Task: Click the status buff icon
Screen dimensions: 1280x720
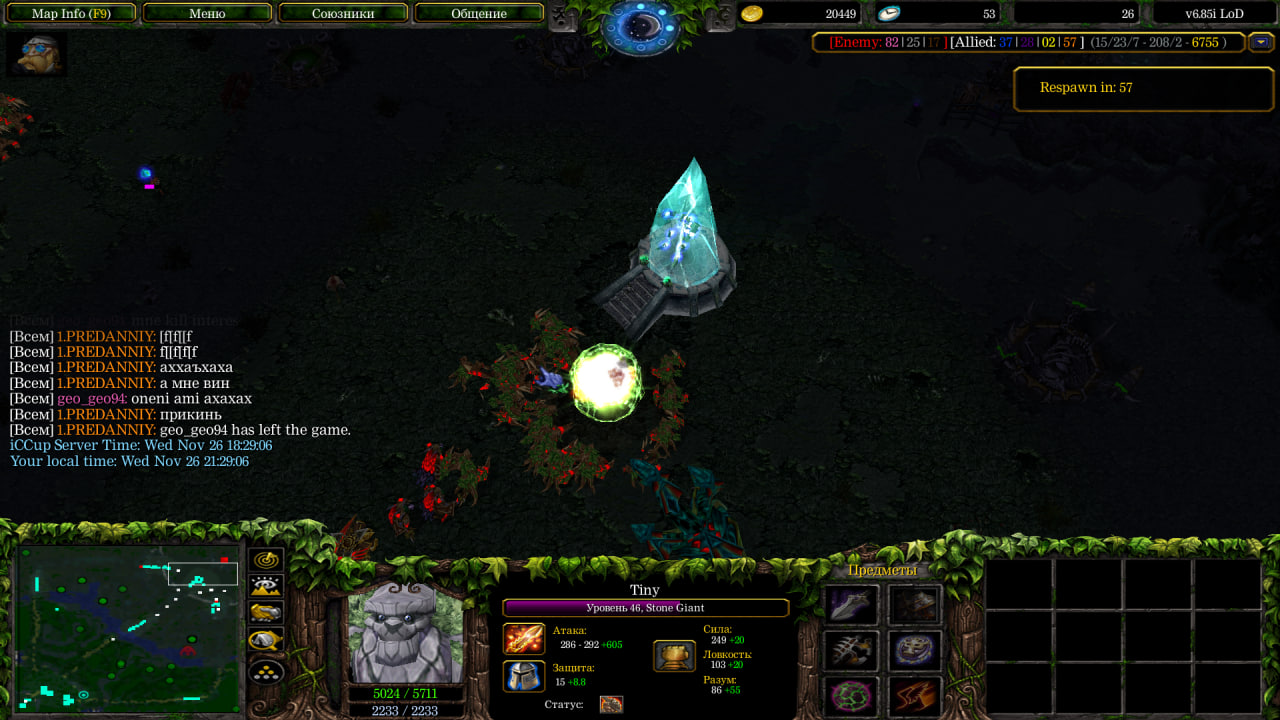Action: coord(611,704)
